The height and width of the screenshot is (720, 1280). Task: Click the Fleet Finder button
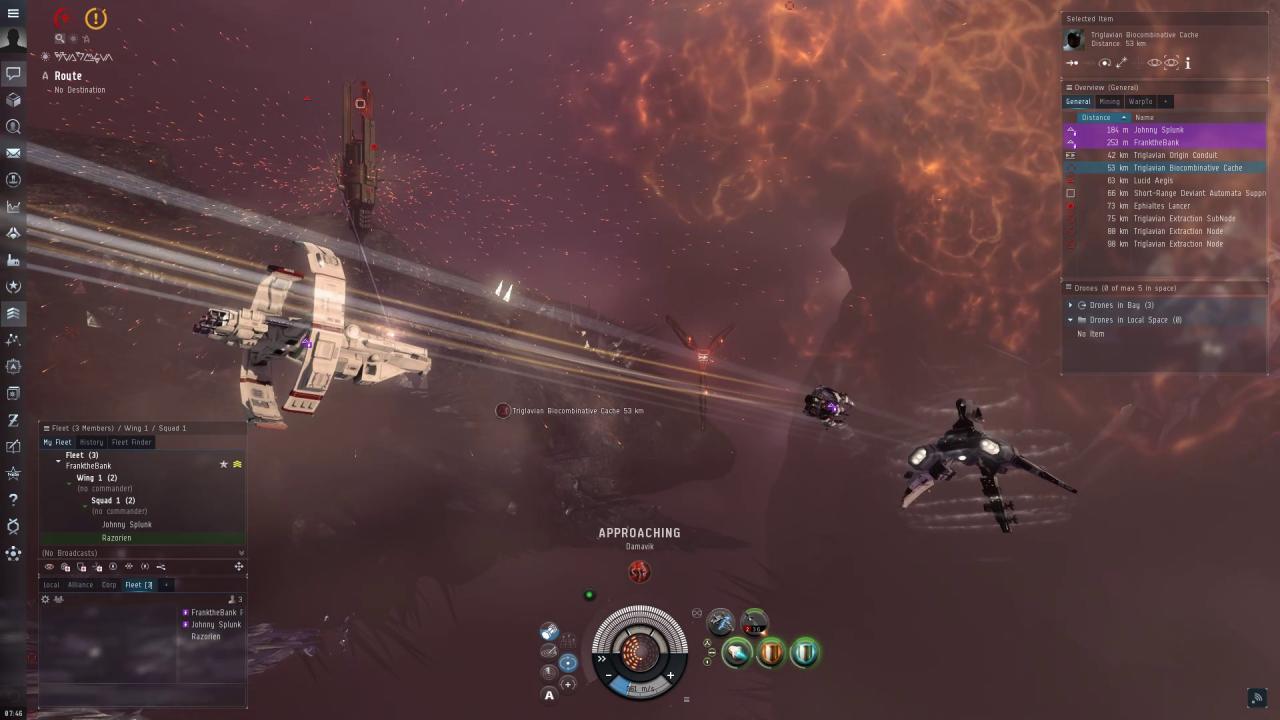click(132, 442)
